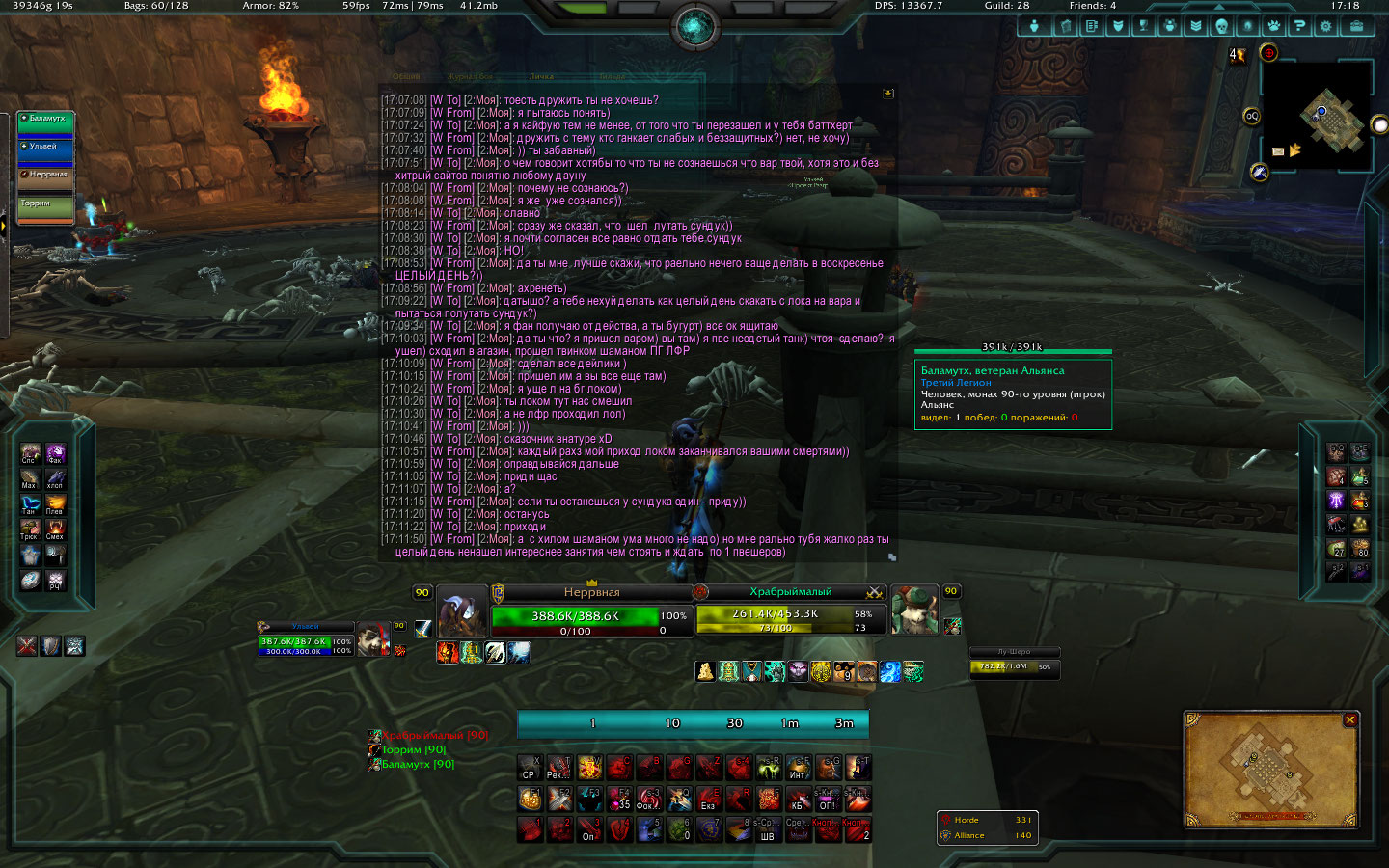Use the action slot labeled ШВ
This screenshot has width=1389, height=868.
768,830
